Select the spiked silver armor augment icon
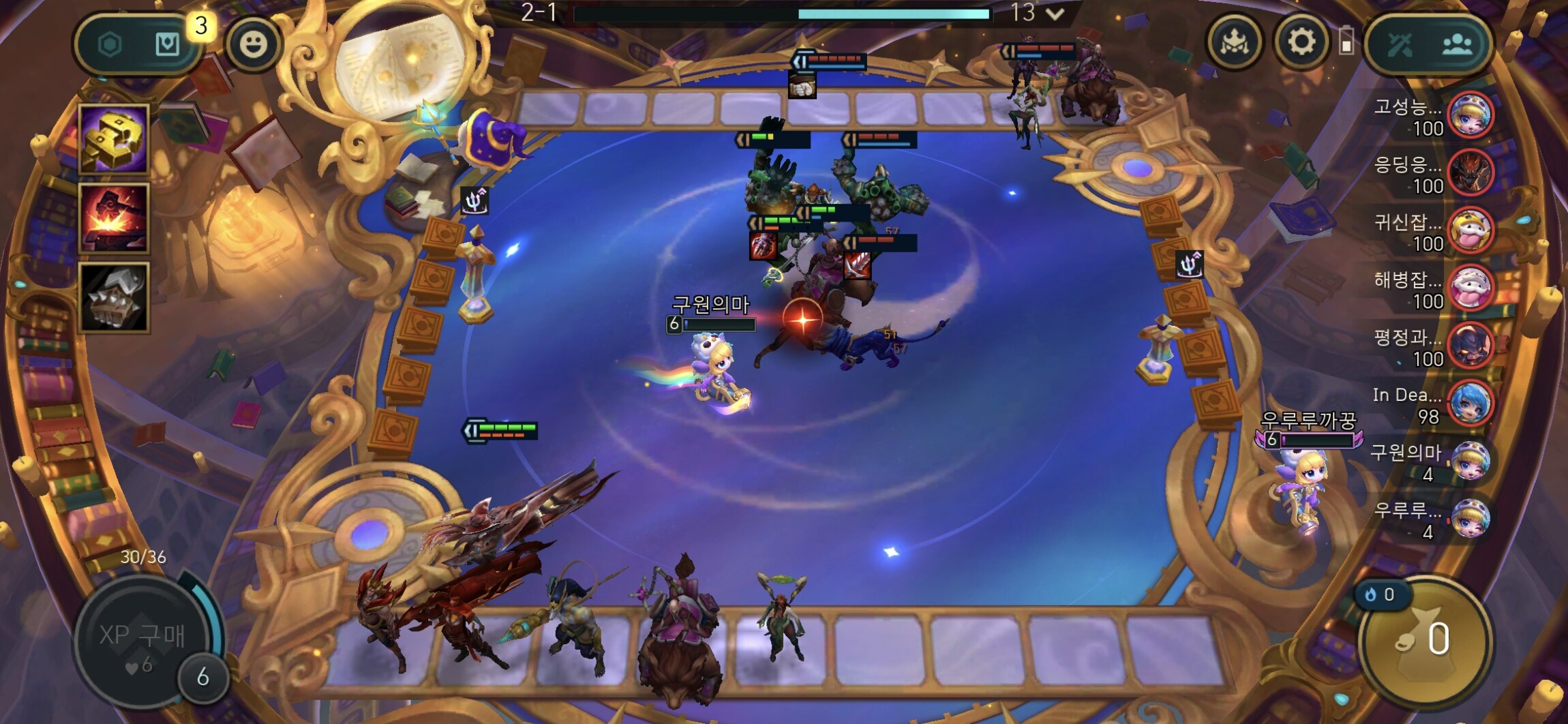The height and width of the screenshot is (724, 1568). tap(114, 297)
